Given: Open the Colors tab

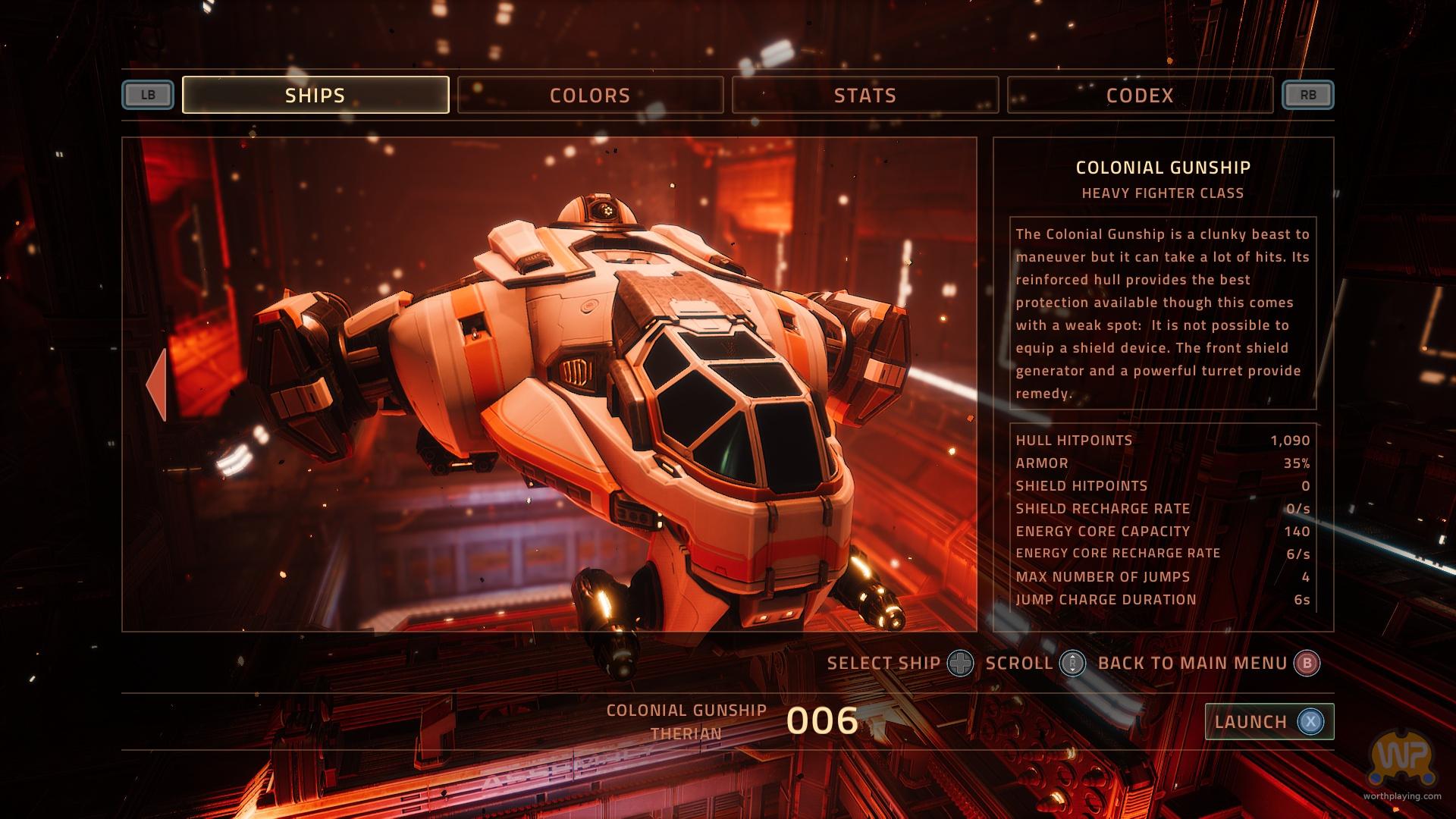Looking at the screenshot, I should [x=590, y=95].
